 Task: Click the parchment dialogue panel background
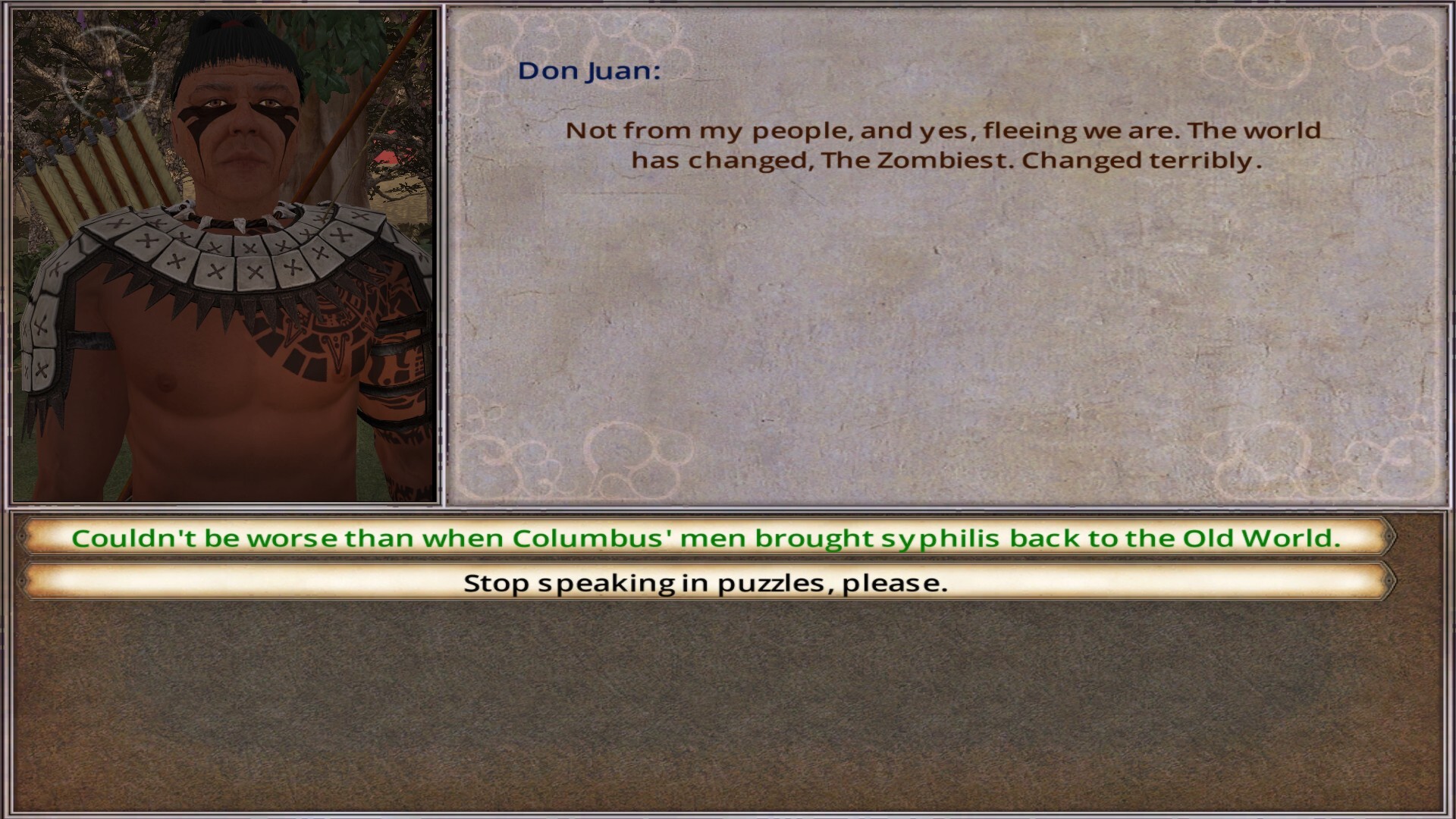(x=948, y=341)
